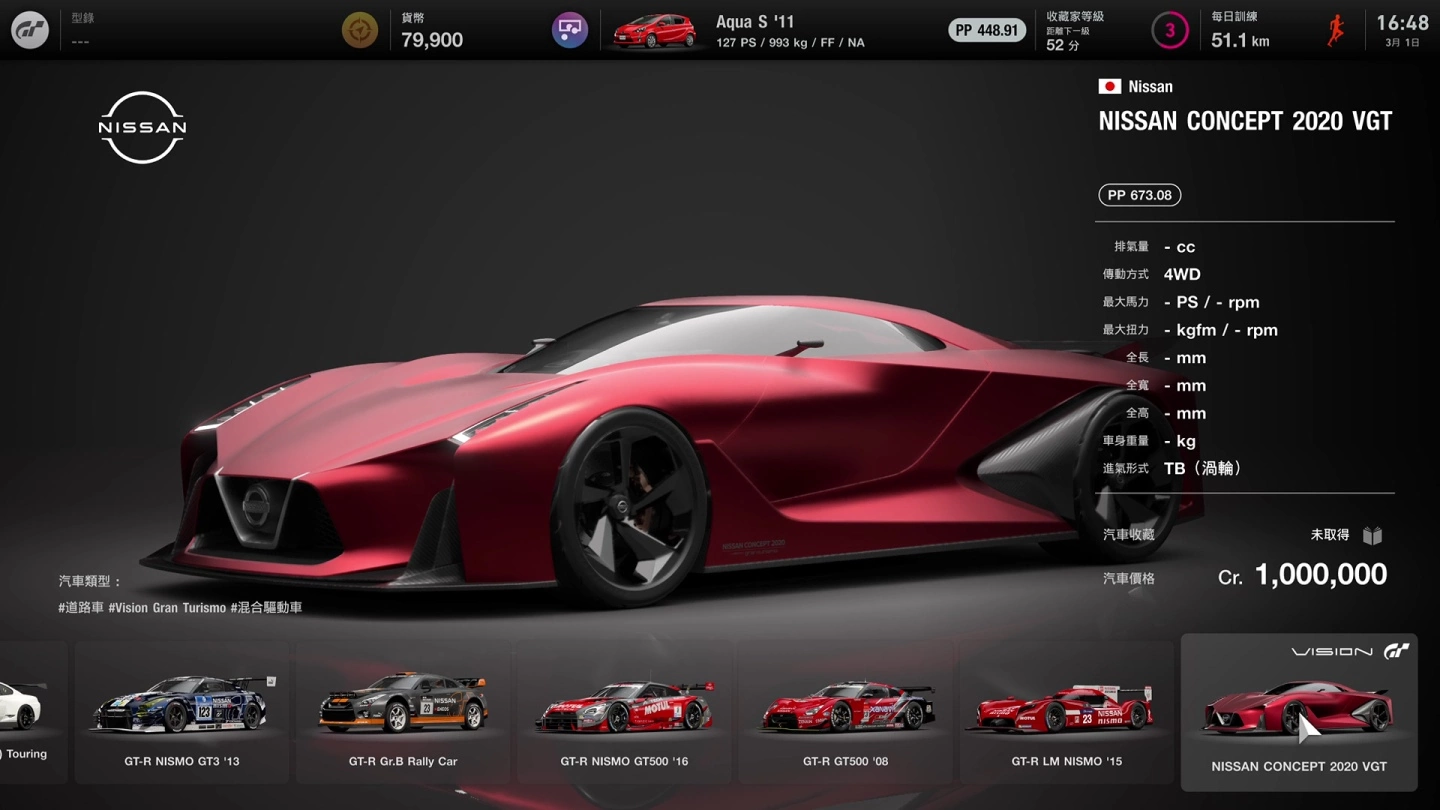1440x810 pixels.
Task: Choose the GT-R Gr.B Rally Car tile
Action: pos(403,712)
